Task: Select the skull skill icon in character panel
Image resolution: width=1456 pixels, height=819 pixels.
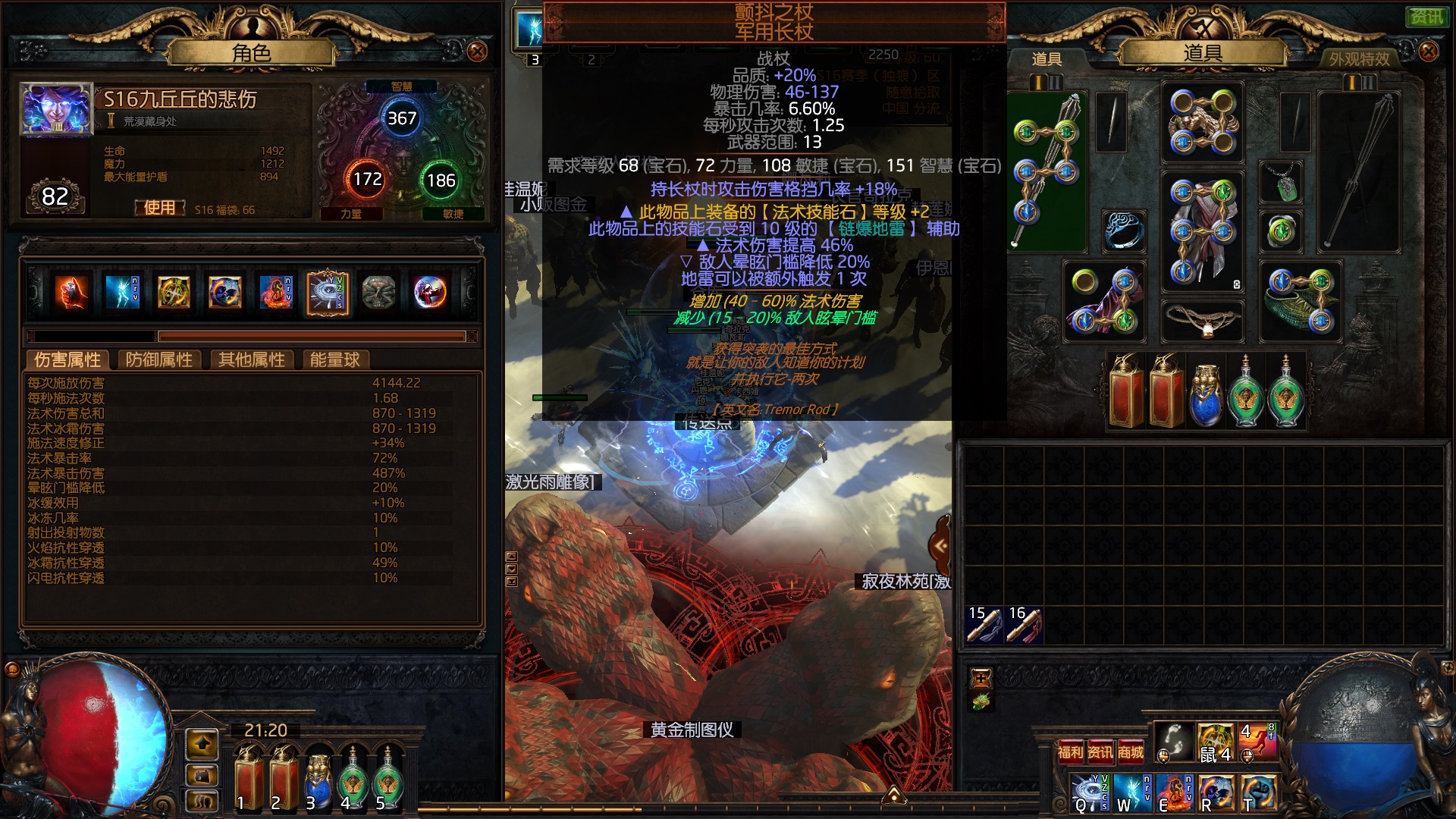Action: (x=378, y=293)
